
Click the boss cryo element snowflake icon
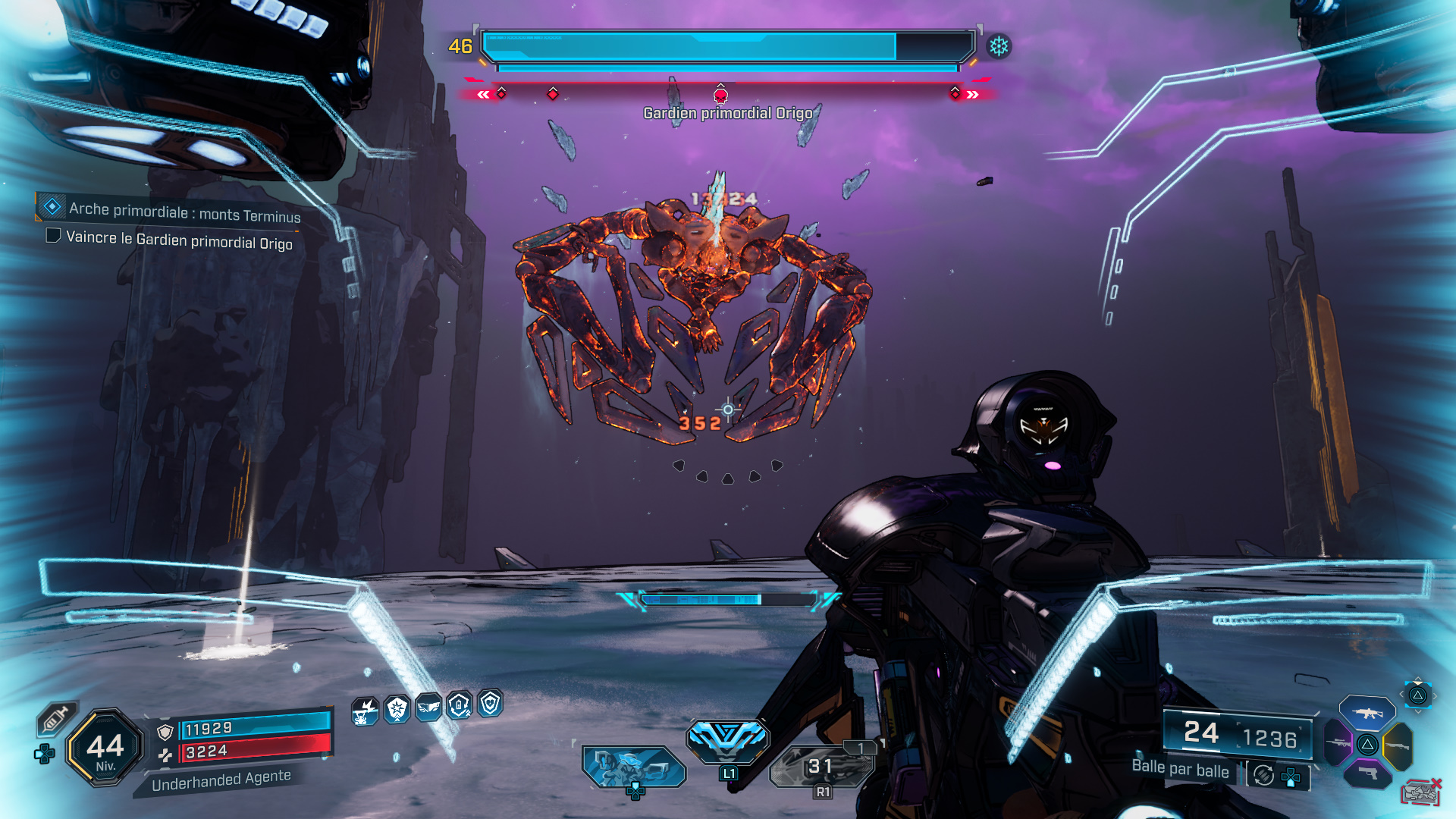tap(999, 47)
